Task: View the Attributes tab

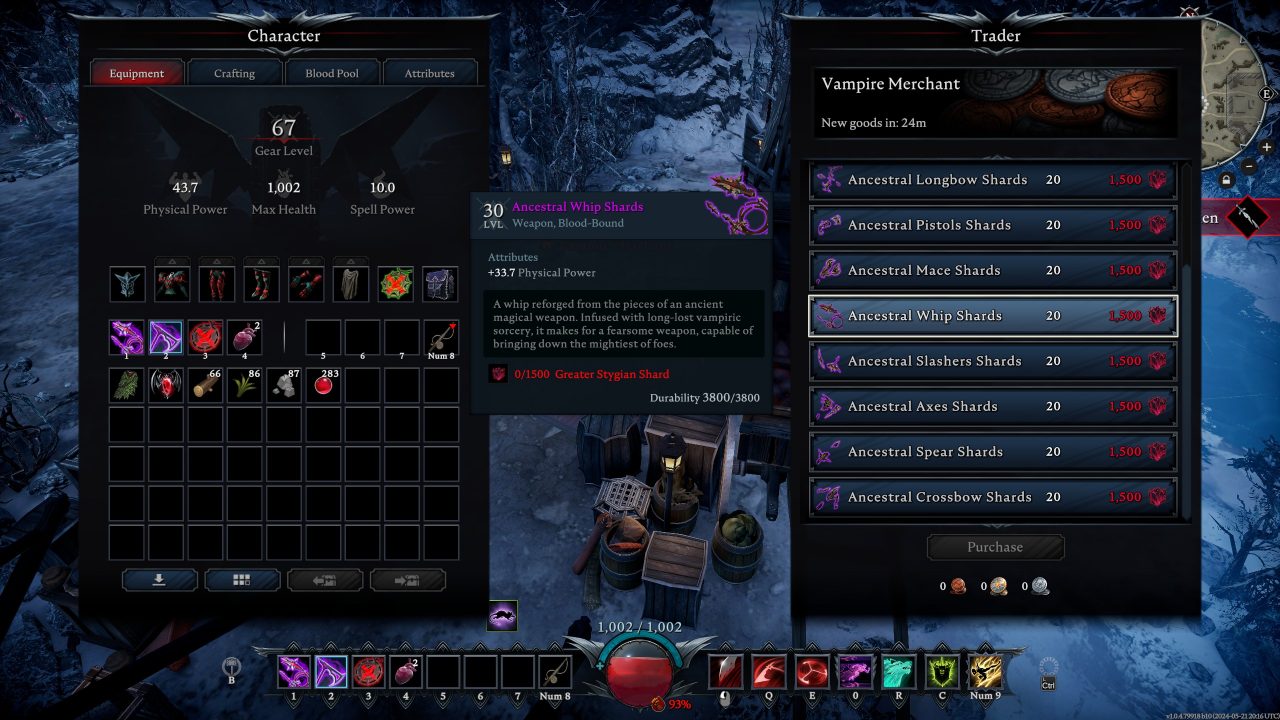Action: (429, 72)
